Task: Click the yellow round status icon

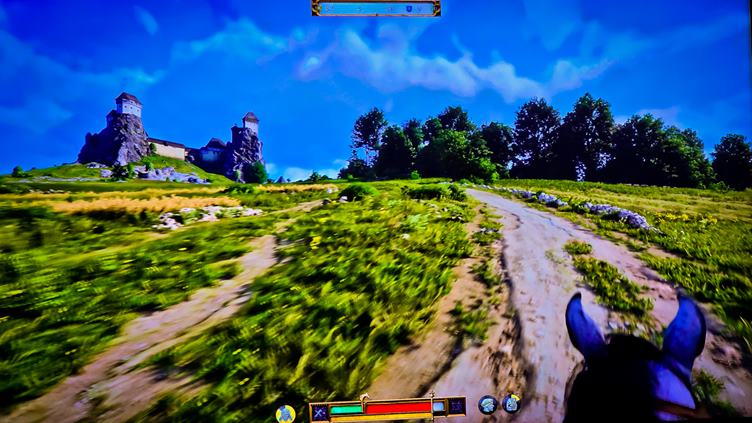Action: (285, 412)
